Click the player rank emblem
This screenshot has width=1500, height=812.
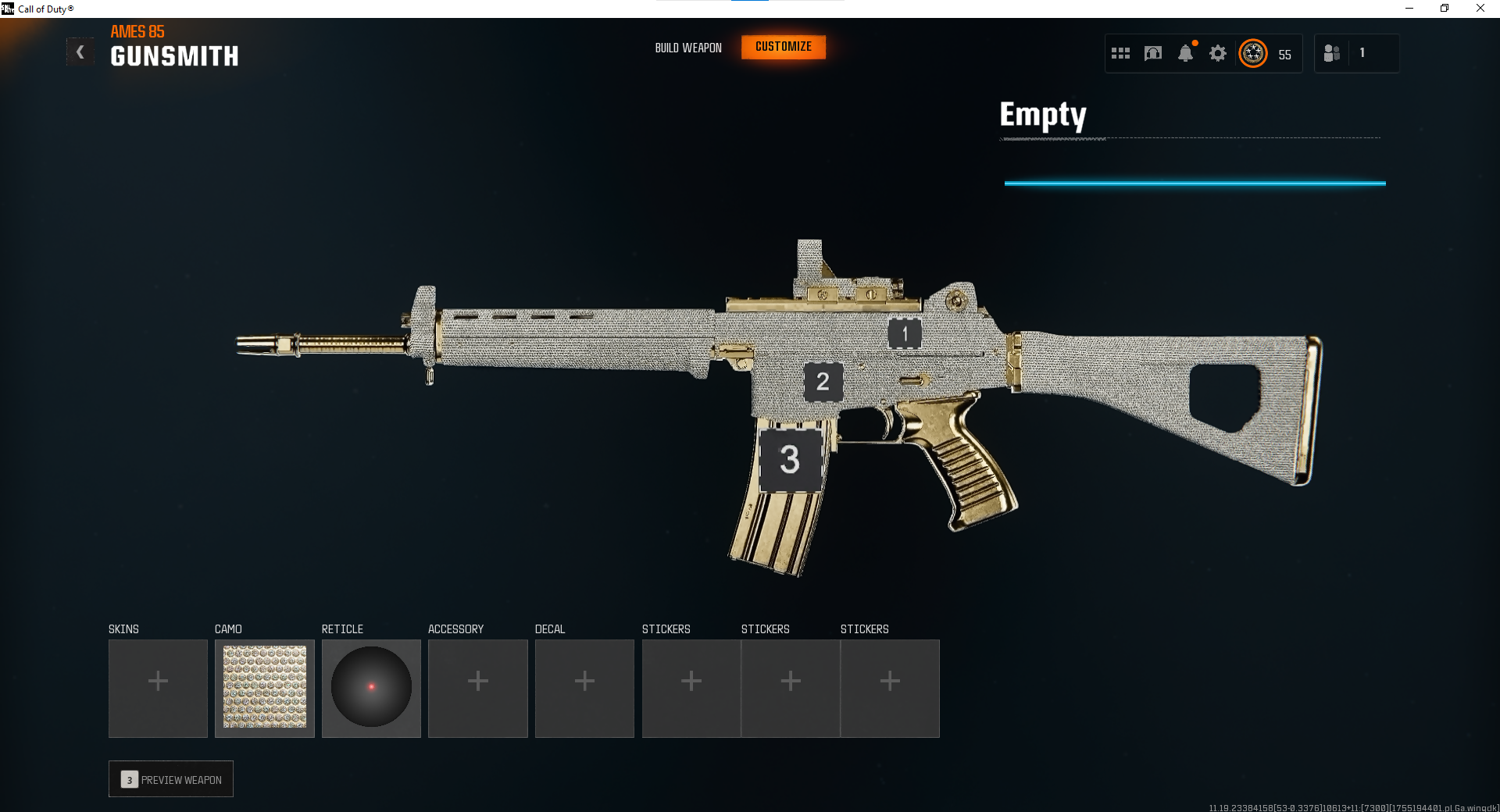click(x=1253, y=53)
